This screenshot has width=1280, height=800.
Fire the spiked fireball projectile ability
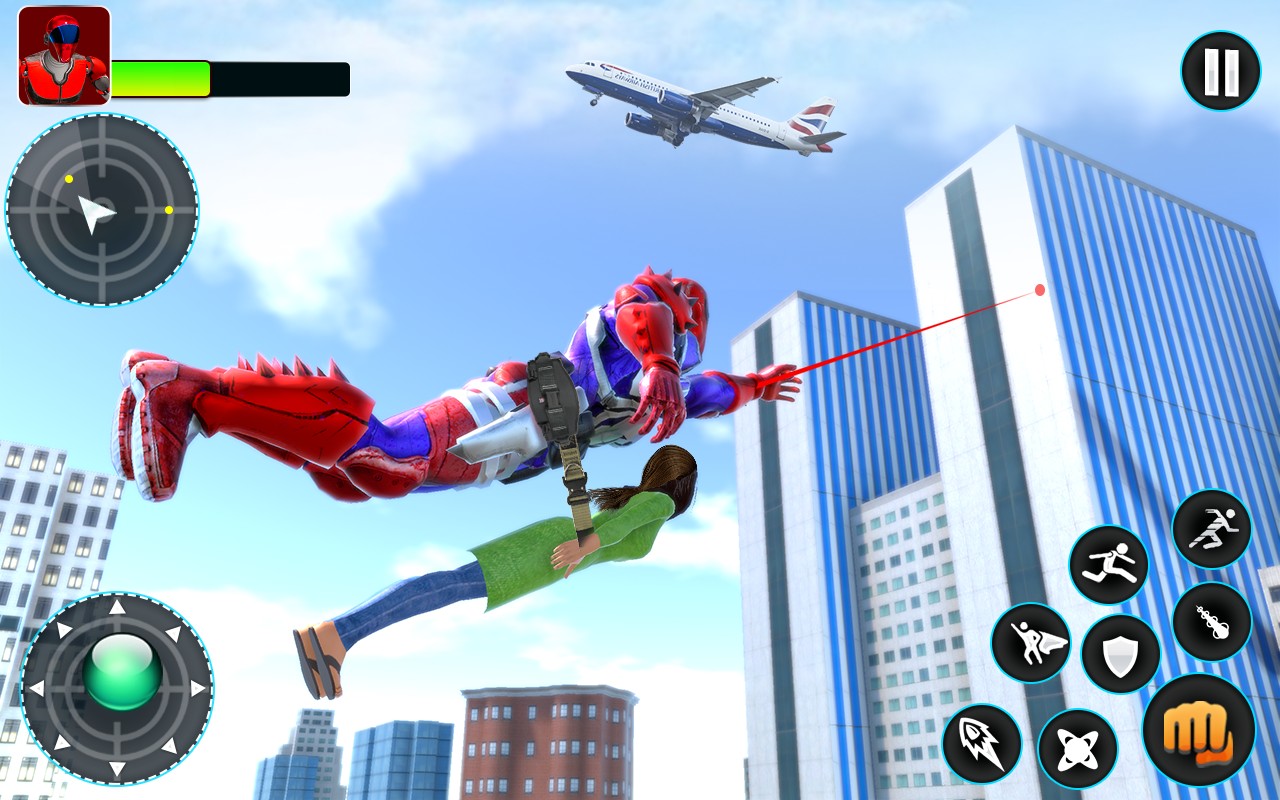1211,621
